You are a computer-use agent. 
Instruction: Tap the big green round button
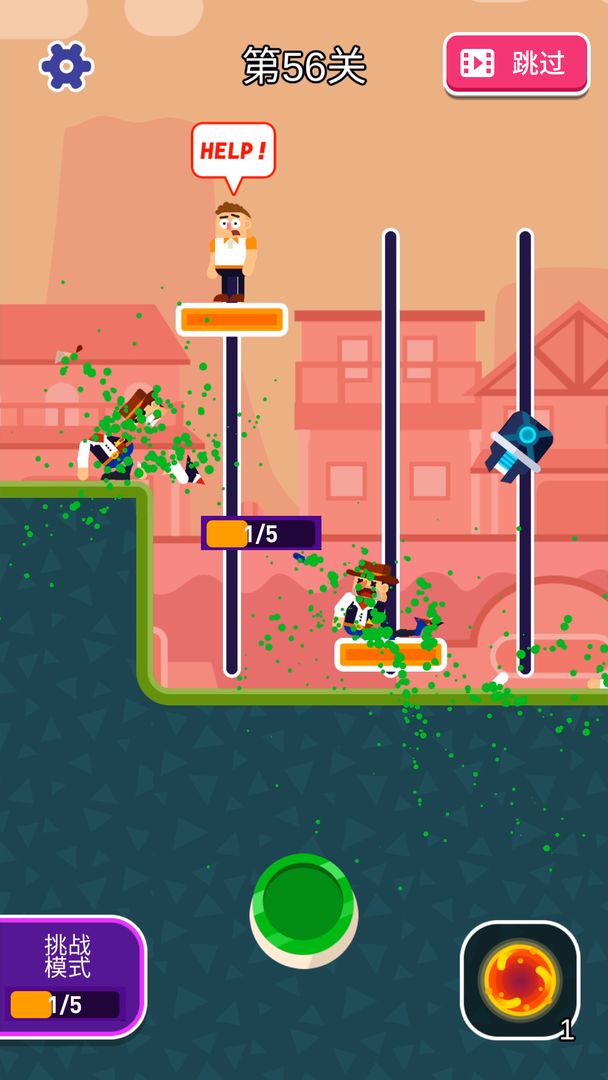point(303,906)
